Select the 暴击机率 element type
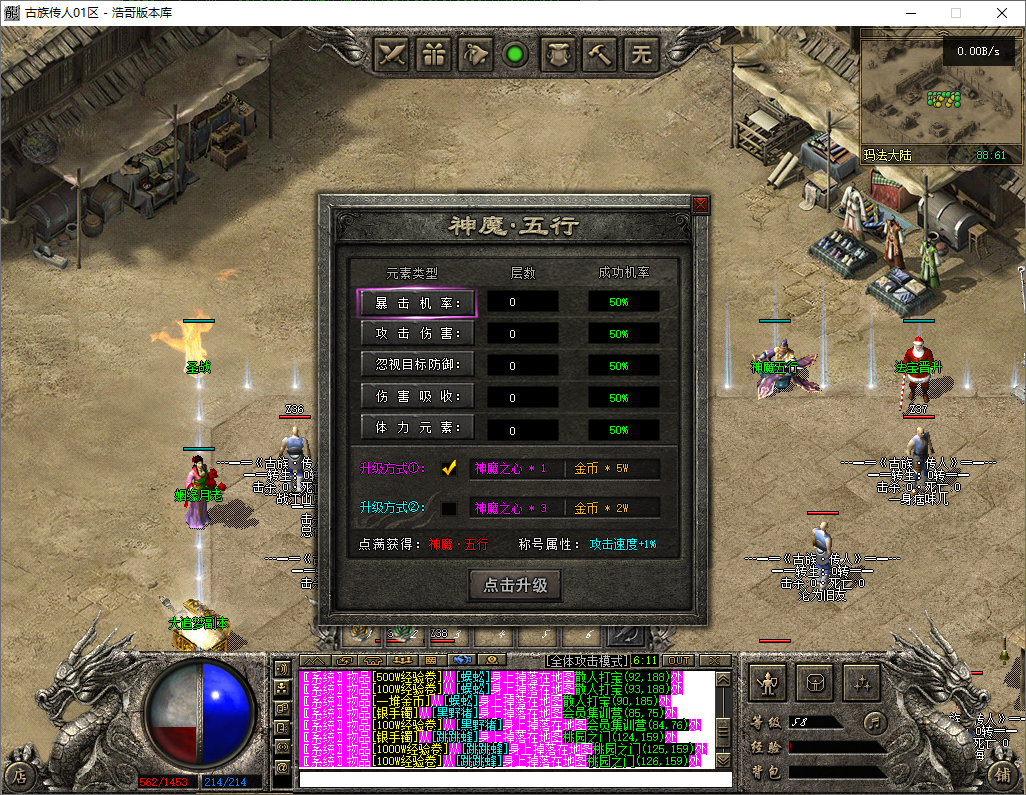1026x795 pixels. [x=416, y=302]
